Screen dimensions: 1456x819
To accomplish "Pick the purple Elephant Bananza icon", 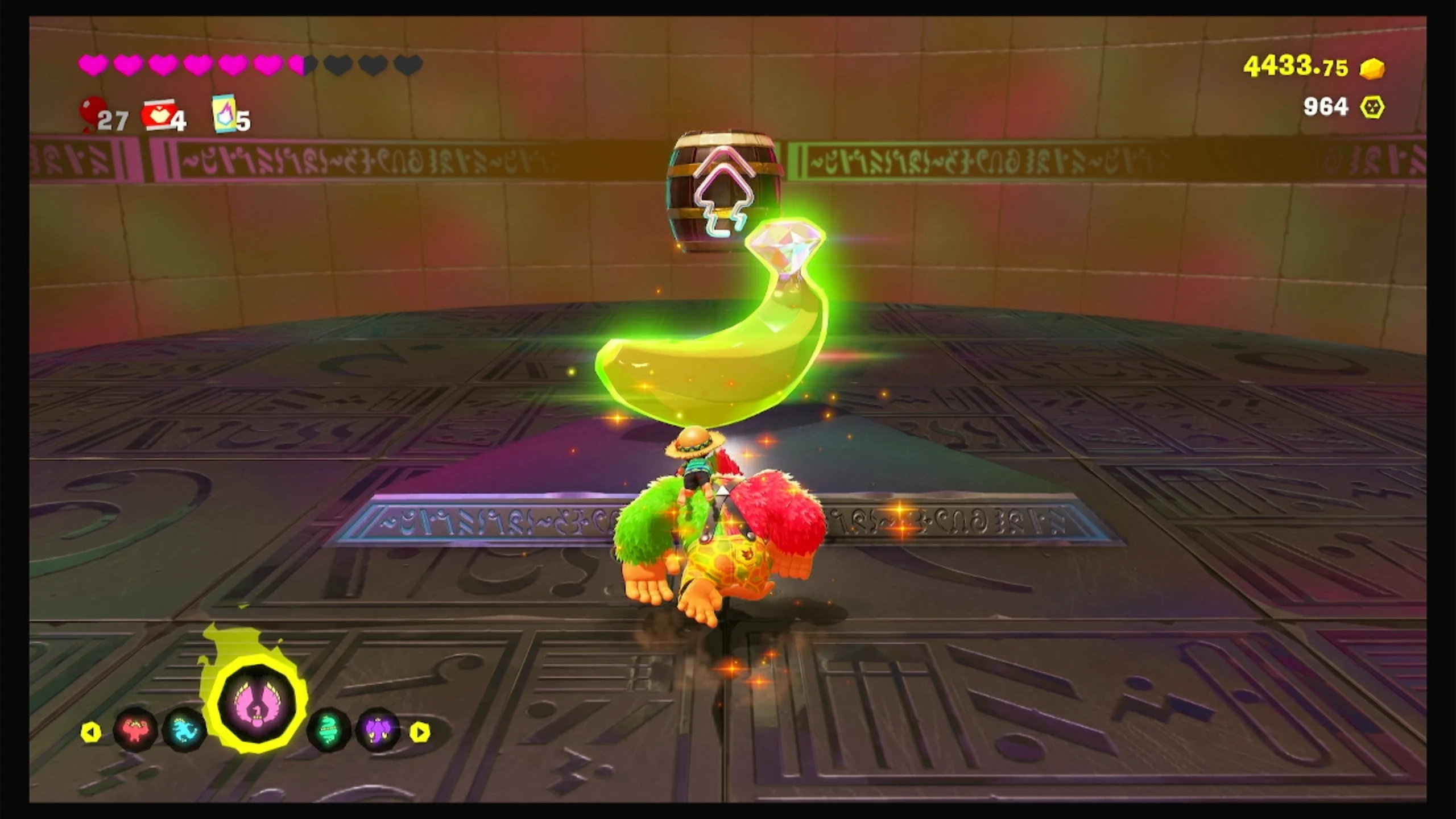I will [378, 730].
